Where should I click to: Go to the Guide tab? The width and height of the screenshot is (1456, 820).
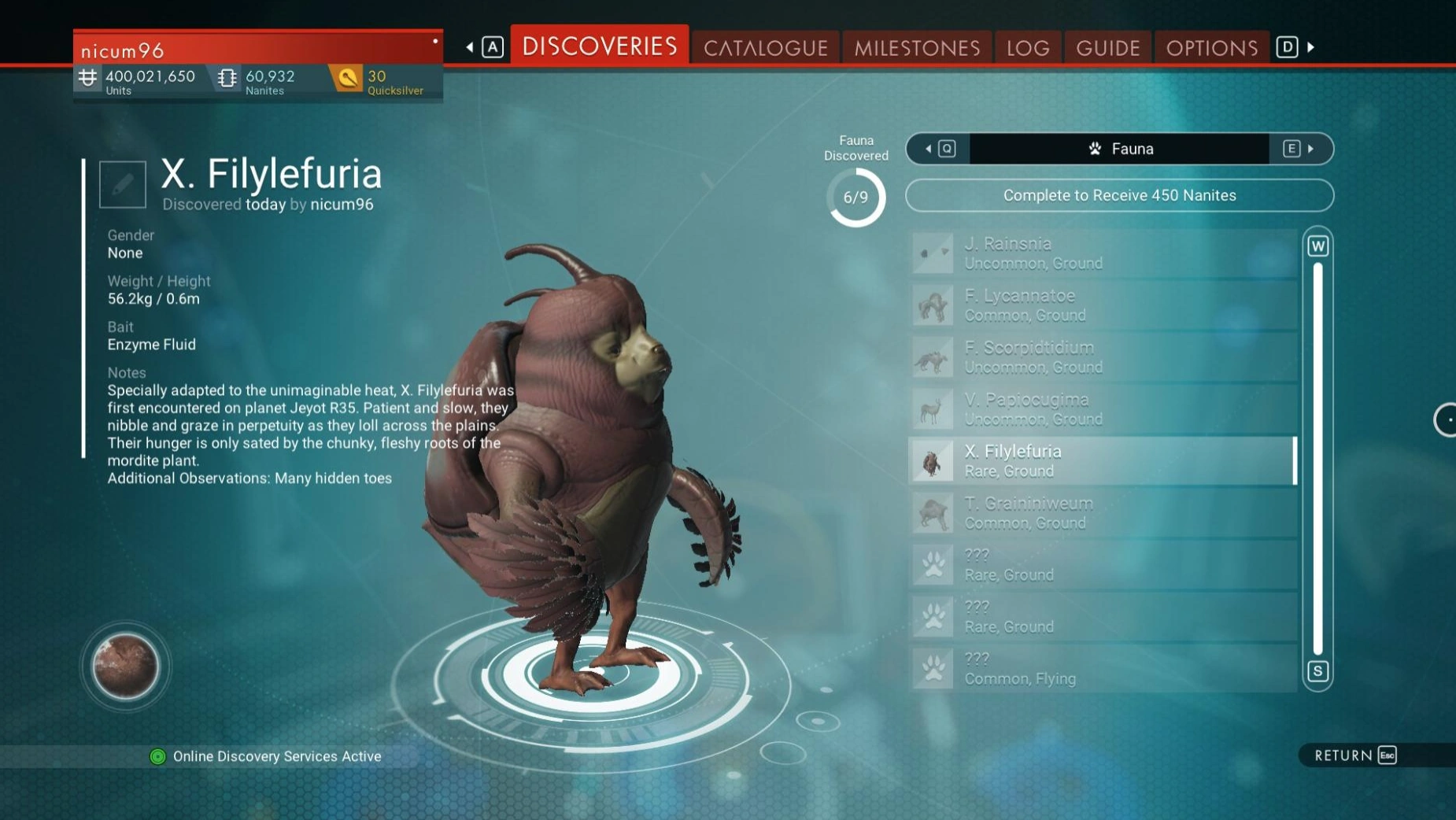click(1107, 48)
